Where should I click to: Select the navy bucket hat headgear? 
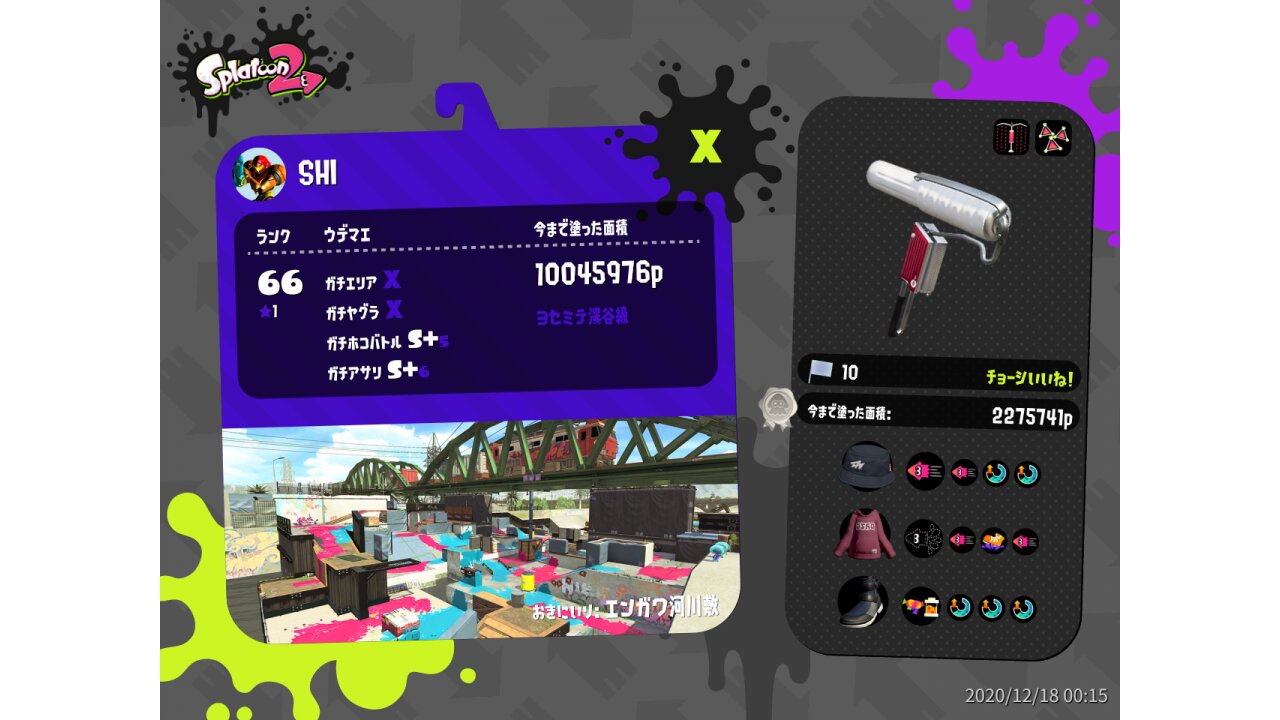click(x=867, y=468)
